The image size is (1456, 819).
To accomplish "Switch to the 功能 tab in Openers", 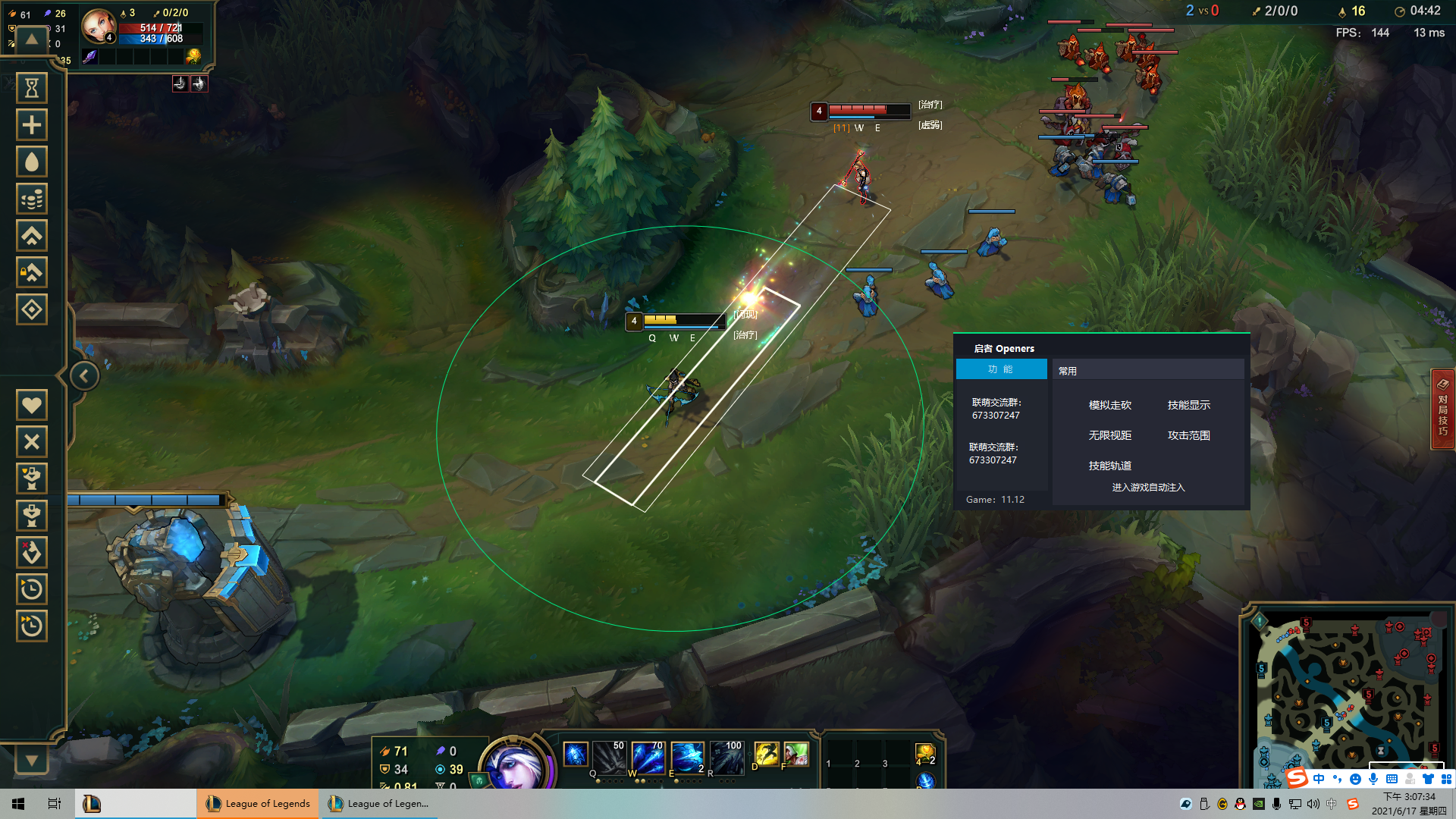I will coord(1001,369).
